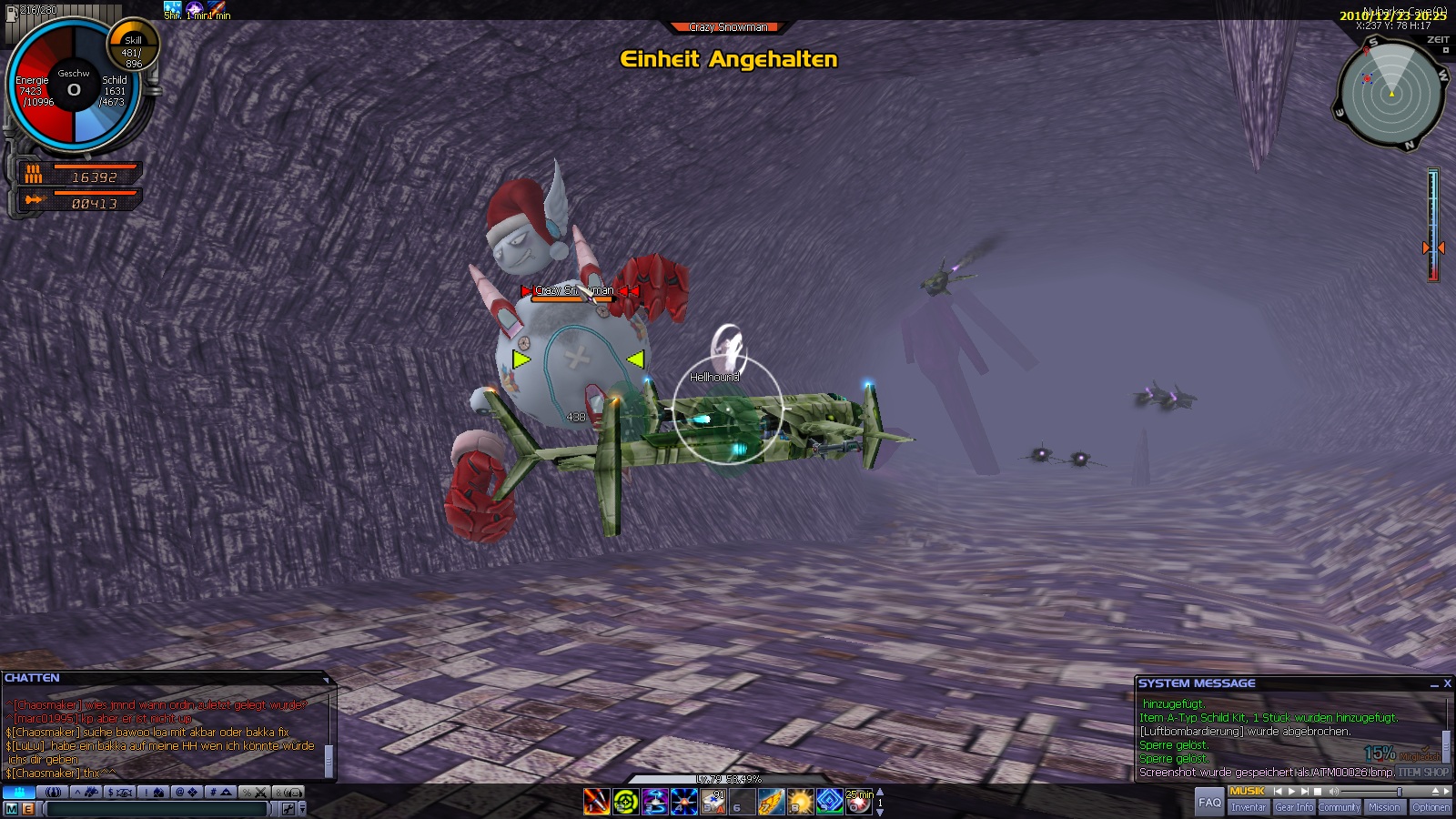Screen dimensions: 1456x819
Task: Minimize the System Message window
Action: click(1433, 683)
